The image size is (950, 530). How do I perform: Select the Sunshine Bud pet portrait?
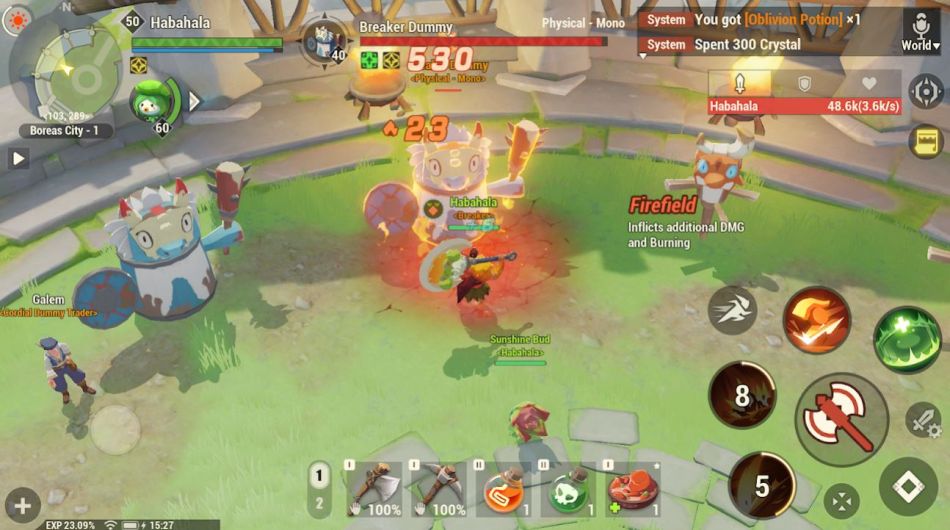pyautogui.click(x=153, y=100)
